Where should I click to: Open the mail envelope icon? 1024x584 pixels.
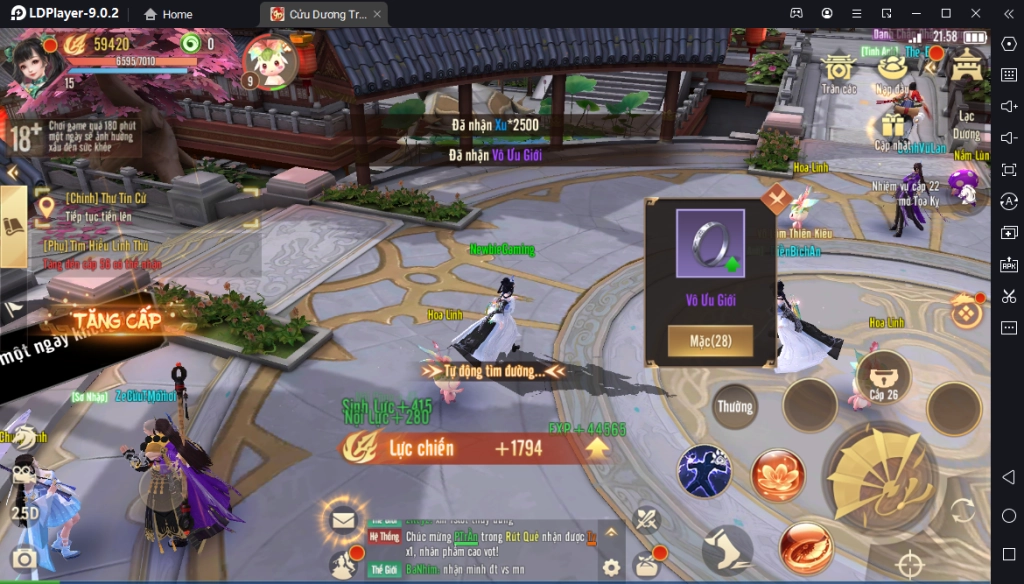(x=344, y=519)
